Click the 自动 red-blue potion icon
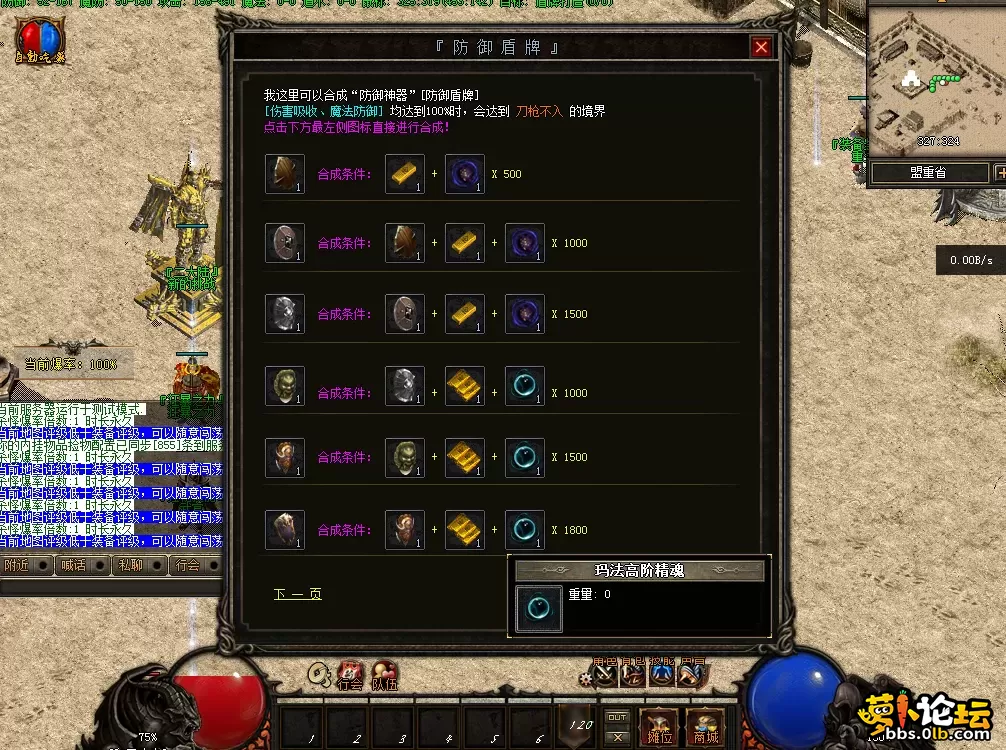1006x750 pixels. click(37, 41)
